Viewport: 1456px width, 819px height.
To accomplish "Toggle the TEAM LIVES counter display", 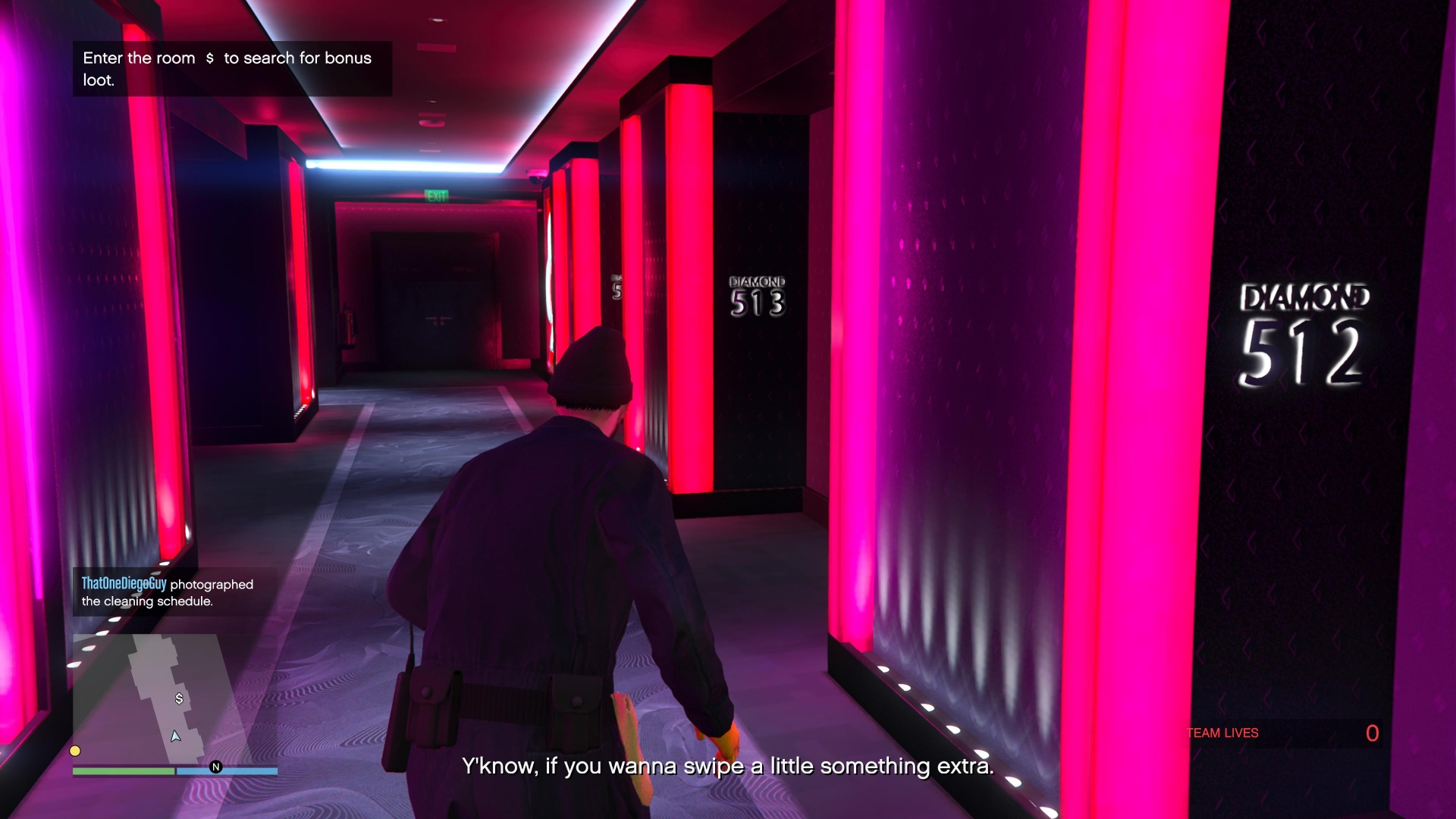I will pos(1222,733).
